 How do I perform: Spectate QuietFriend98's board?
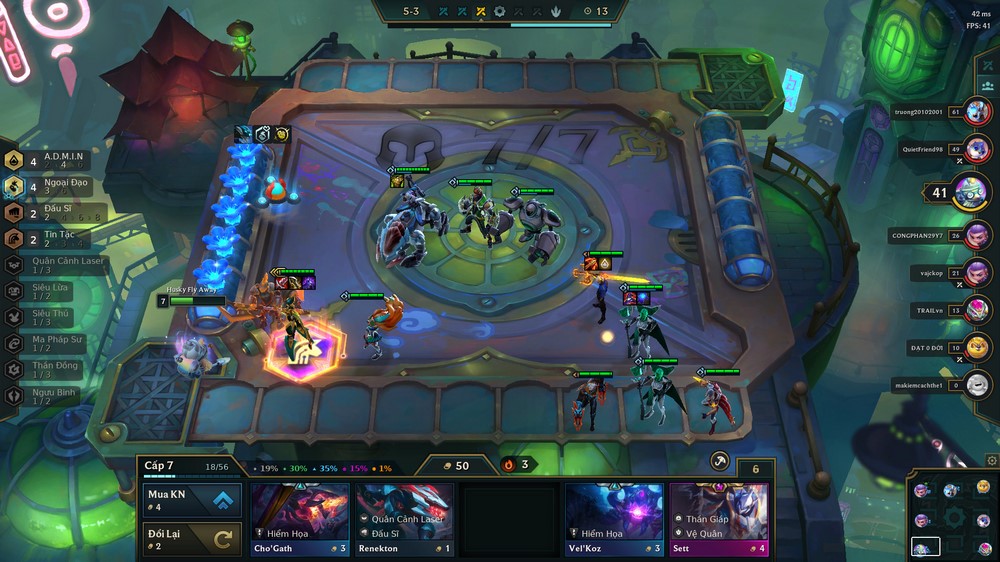(x=978, y=150)
